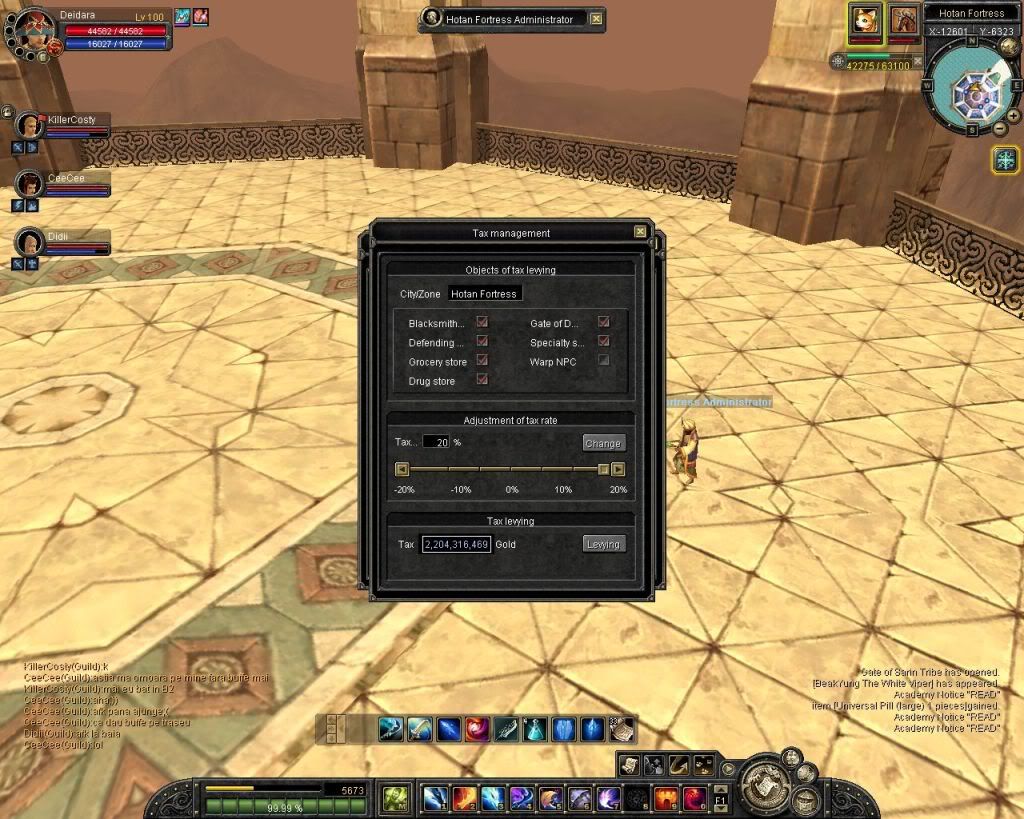
Task: Activate the castle icon in hotbar slot 9
Action: [x=666, y=798]
